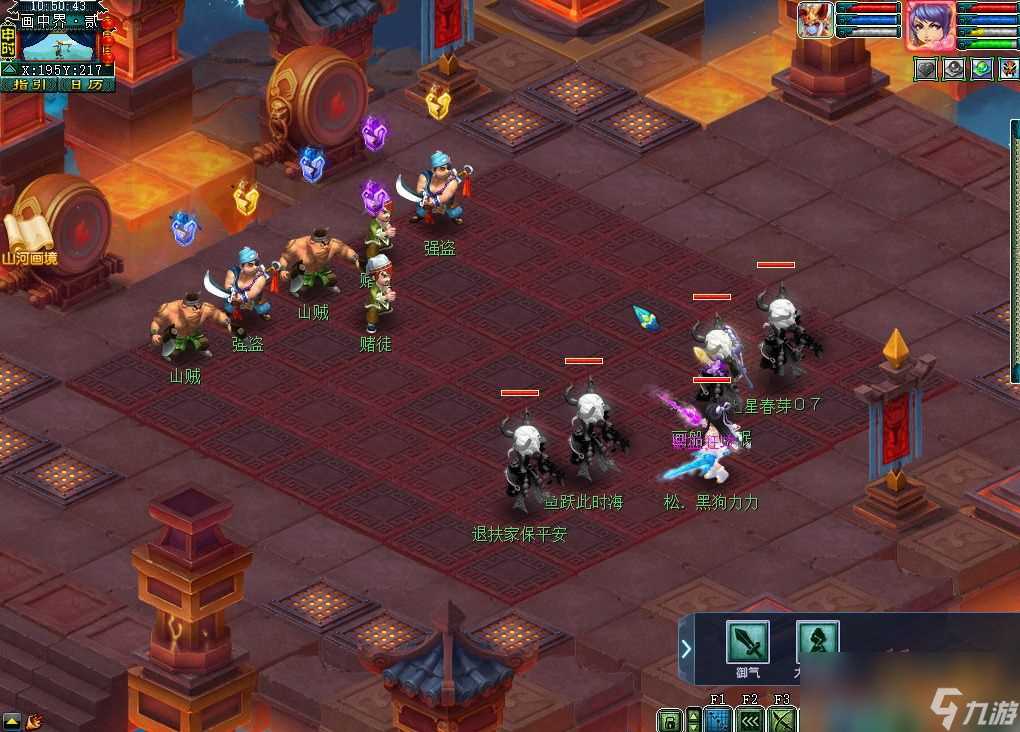Select the purple-haired character portrait
Viewport: 1020px width, 732px height.
(929, 25)
